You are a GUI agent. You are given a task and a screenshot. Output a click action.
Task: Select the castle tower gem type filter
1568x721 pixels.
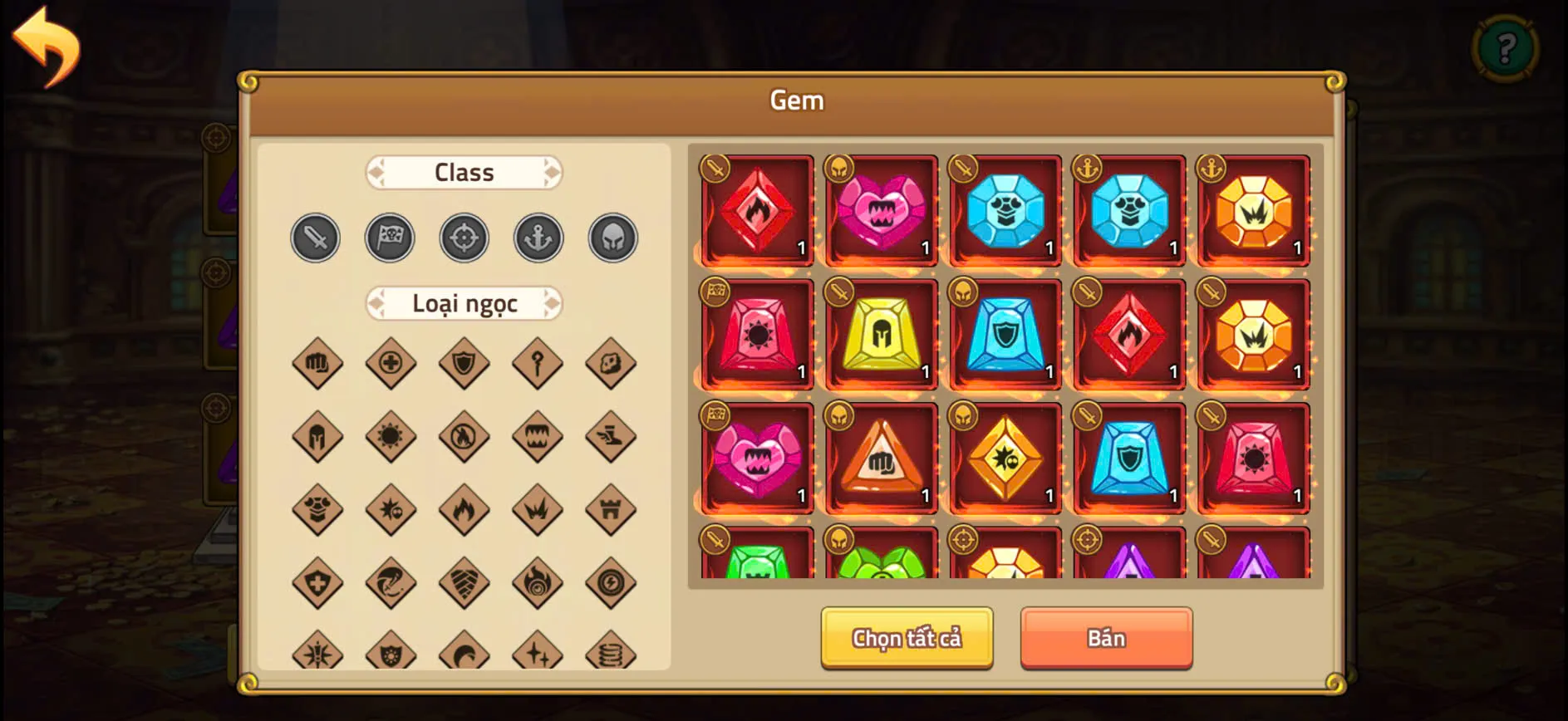coord(612,509)
